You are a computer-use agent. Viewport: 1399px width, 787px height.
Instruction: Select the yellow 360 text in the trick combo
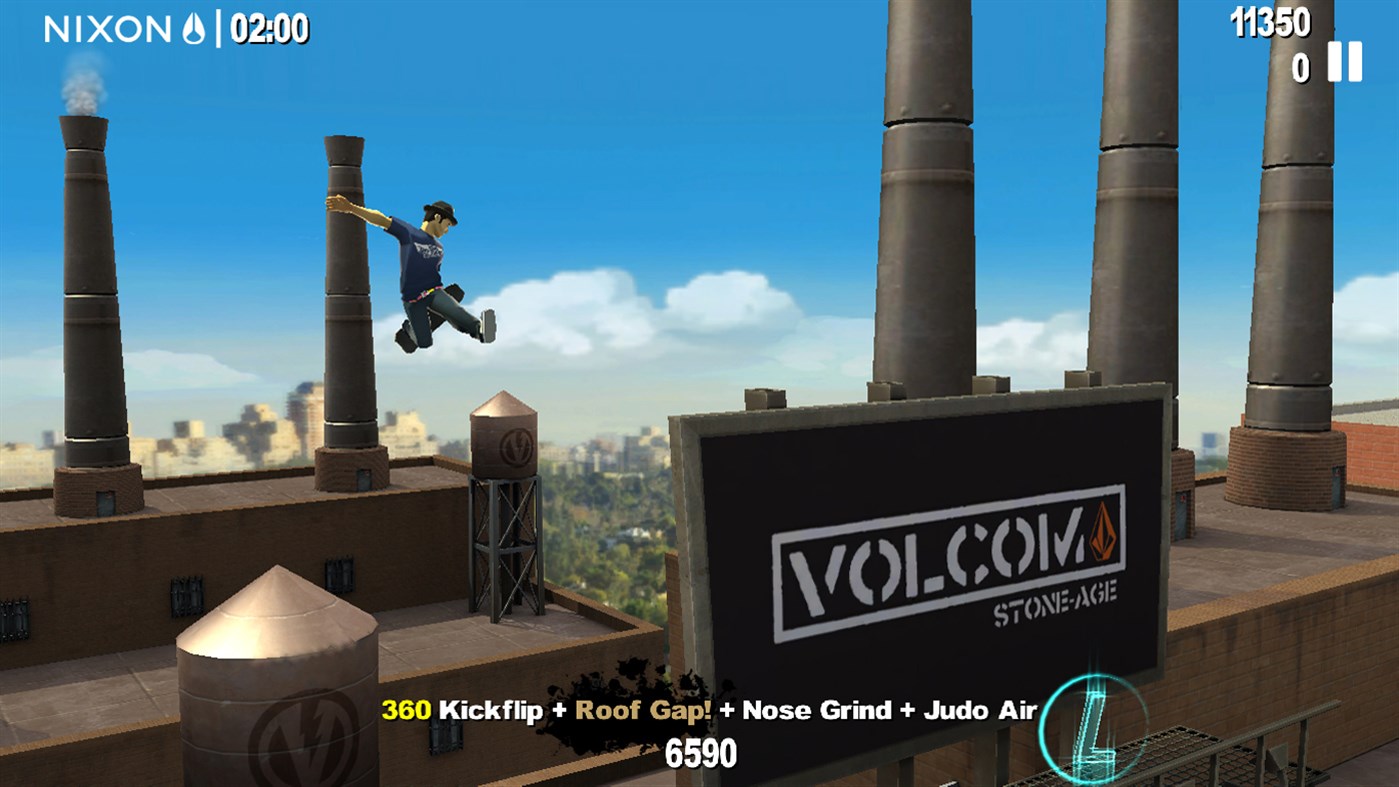(406, 710)
